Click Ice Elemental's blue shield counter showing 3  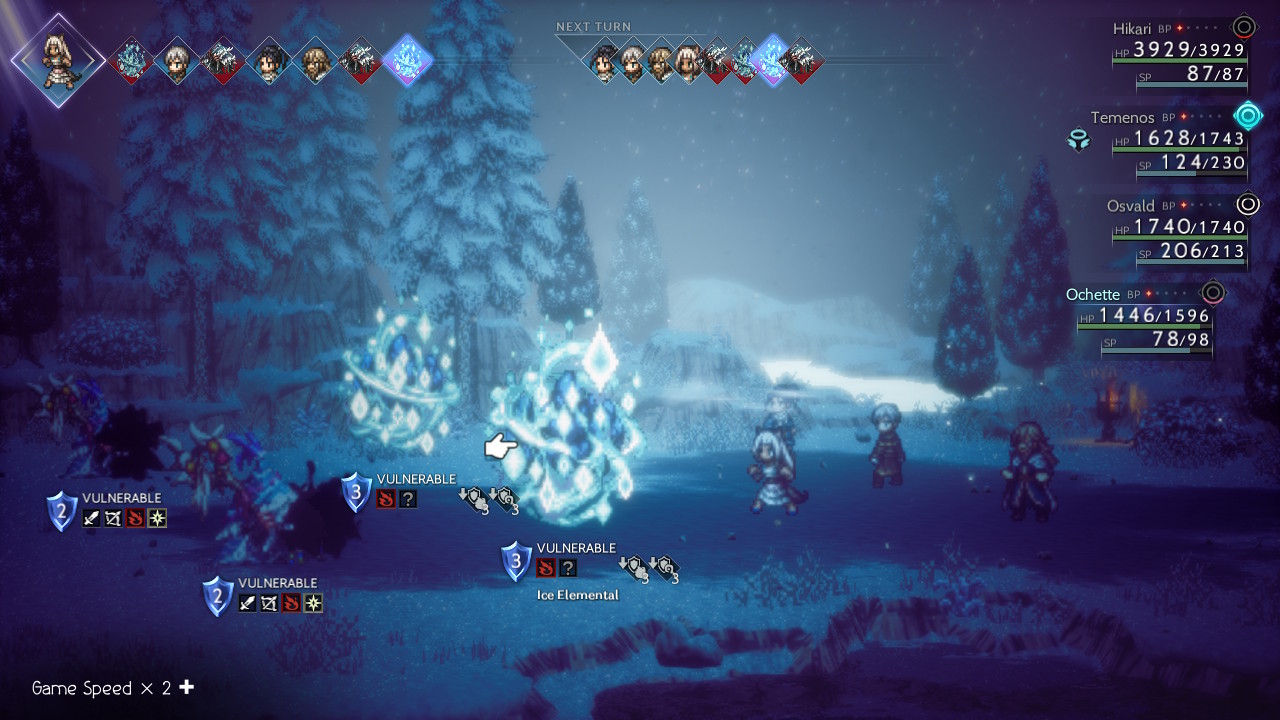coord(515,562)
